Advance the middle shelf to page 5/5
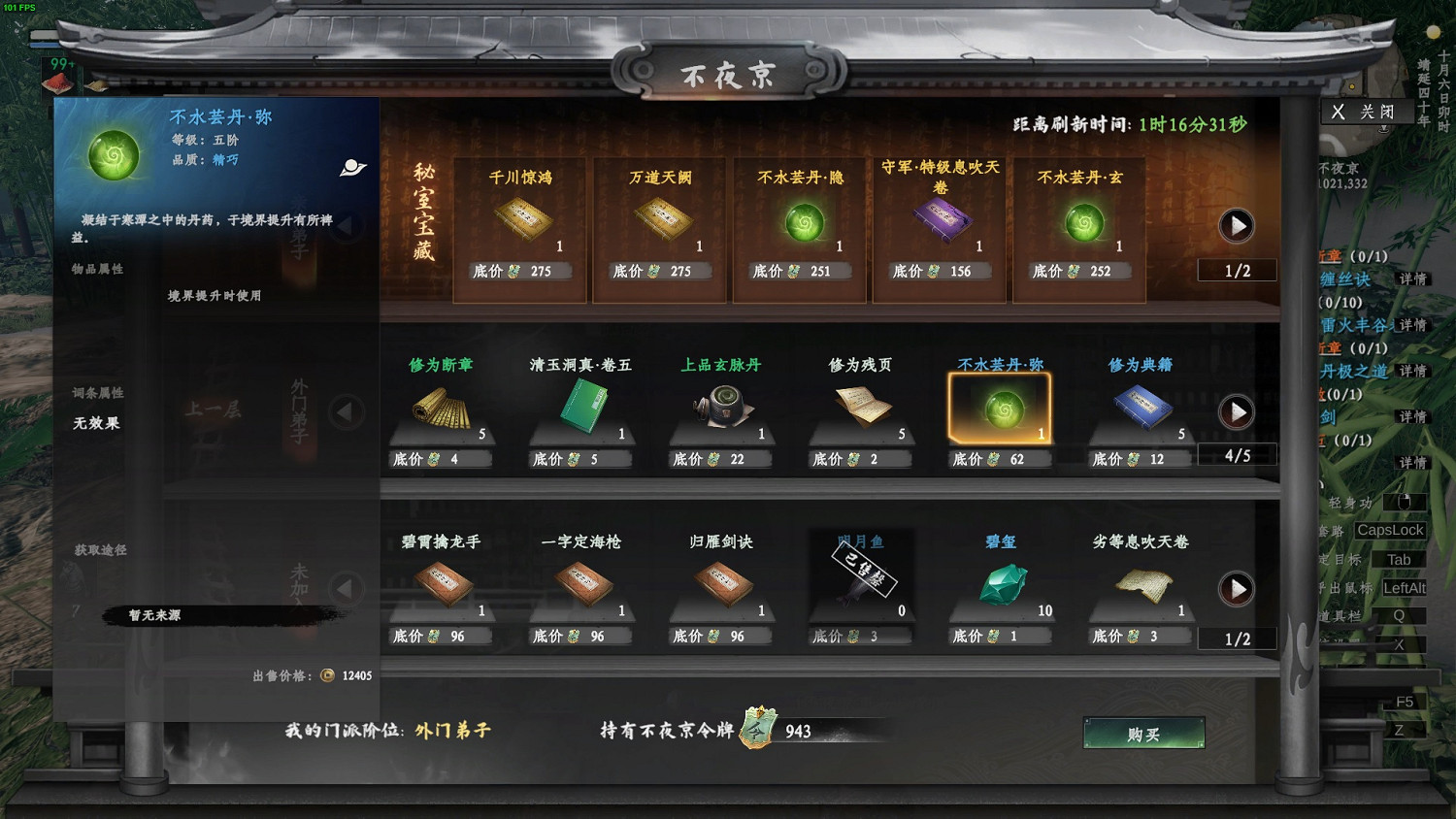This screenshot has height=819, width=1456. coord(1236,411)
